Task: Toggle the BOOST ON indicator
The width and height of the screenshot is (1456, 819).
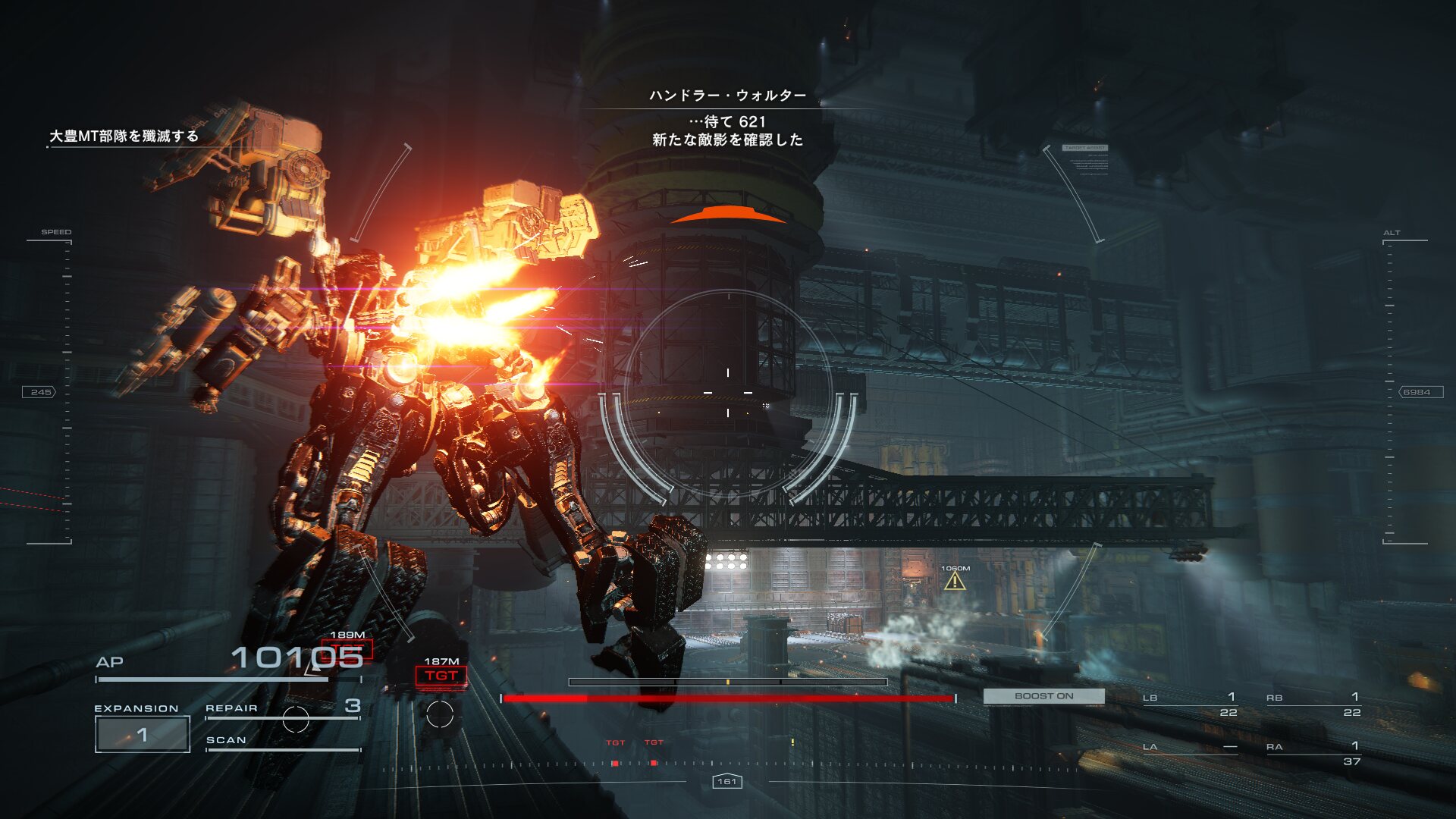Action: tap(1043, 696)
